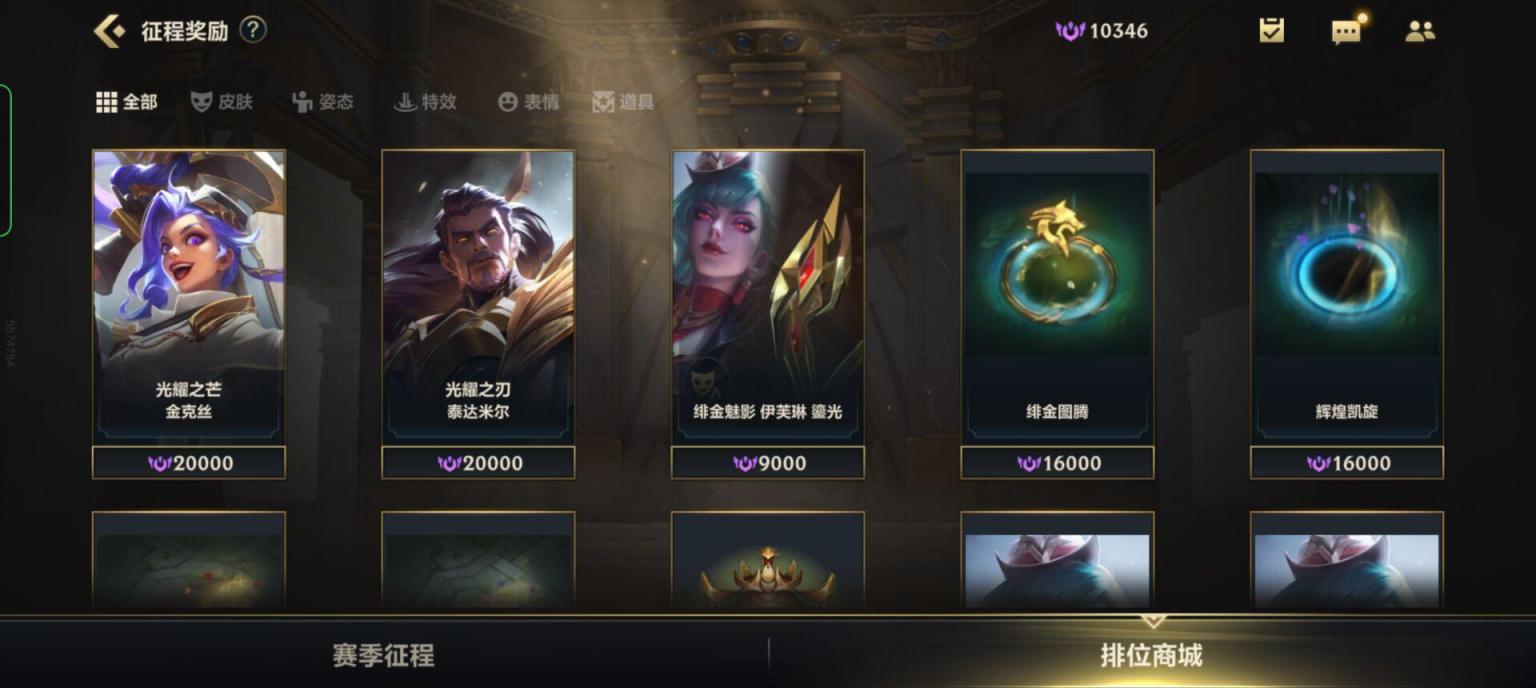Click the 10346 purple currency counter
Screen dimensions: 1536x688
1102,31
